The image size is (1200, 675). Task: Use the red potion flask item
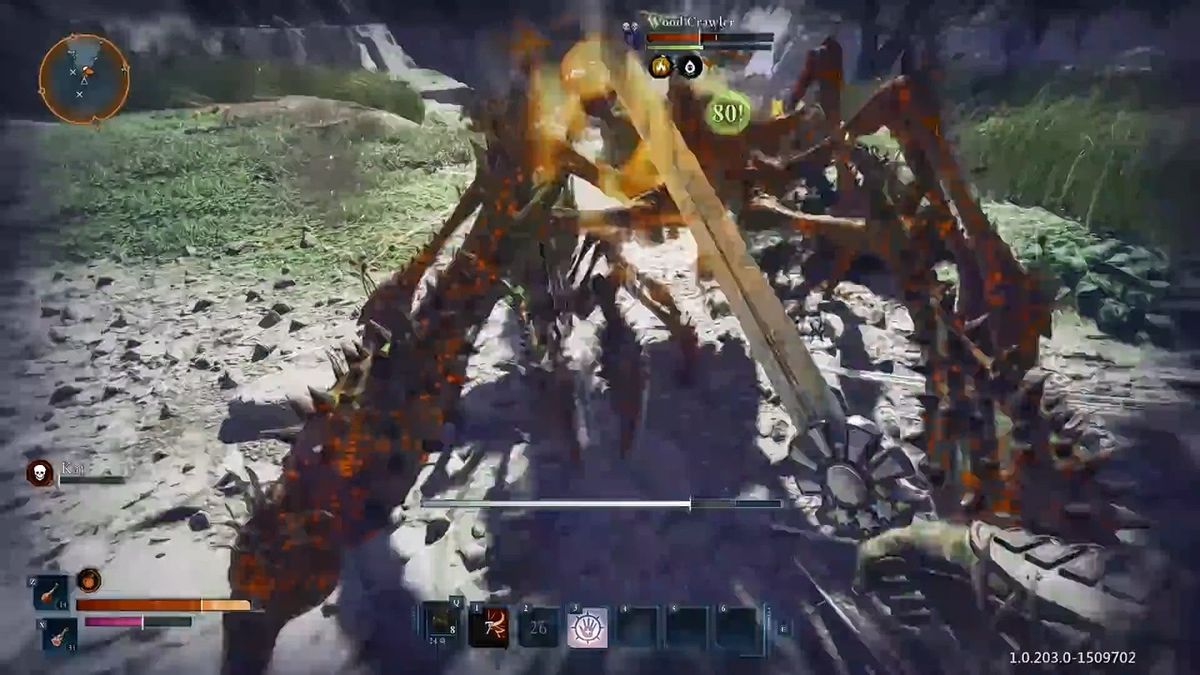(x=59, y=634)
